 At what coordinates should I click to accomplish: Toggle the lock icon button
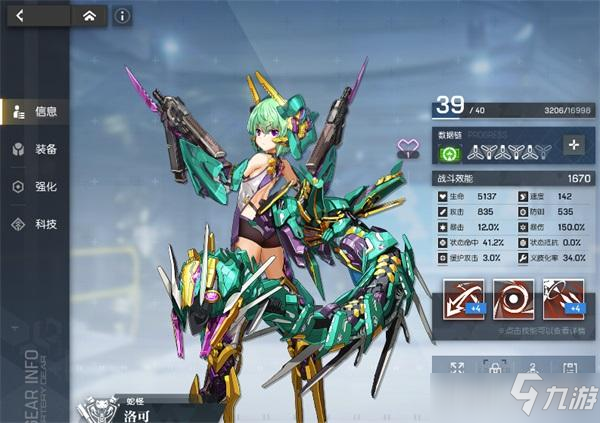493,370
